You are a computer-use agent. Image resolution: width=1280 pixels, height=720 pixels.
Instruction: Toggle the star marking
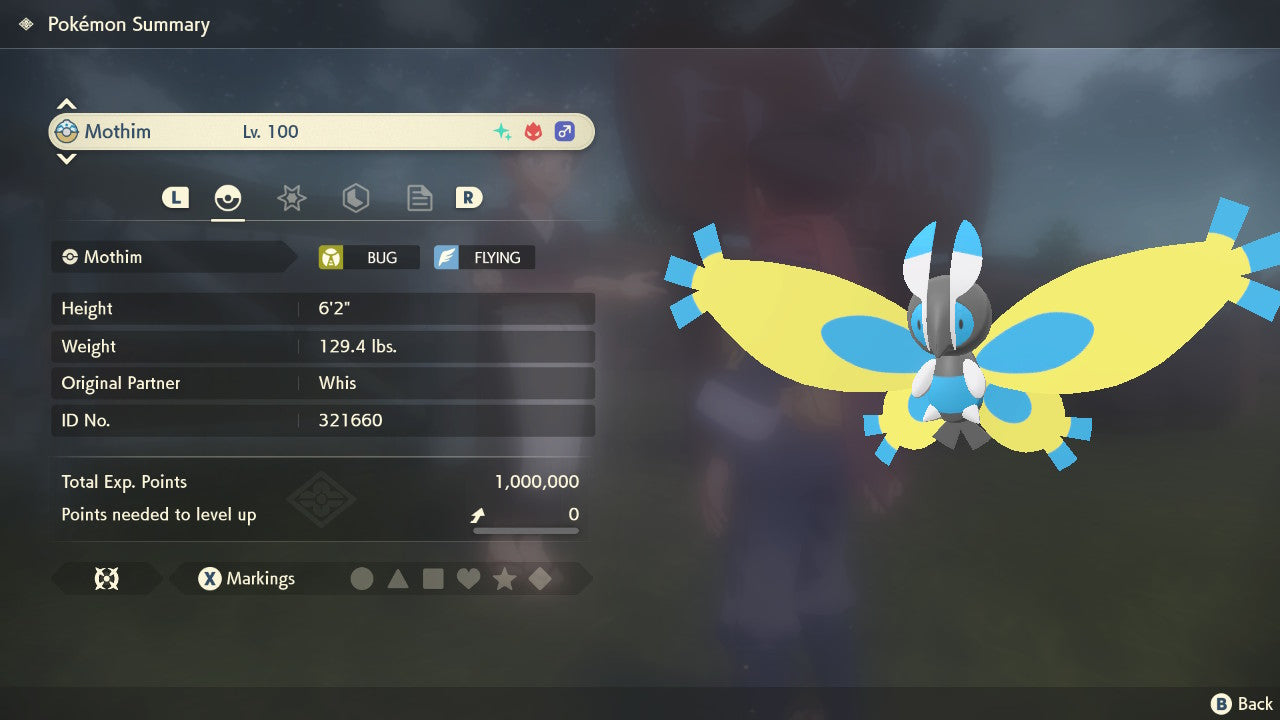pos(504,579)
